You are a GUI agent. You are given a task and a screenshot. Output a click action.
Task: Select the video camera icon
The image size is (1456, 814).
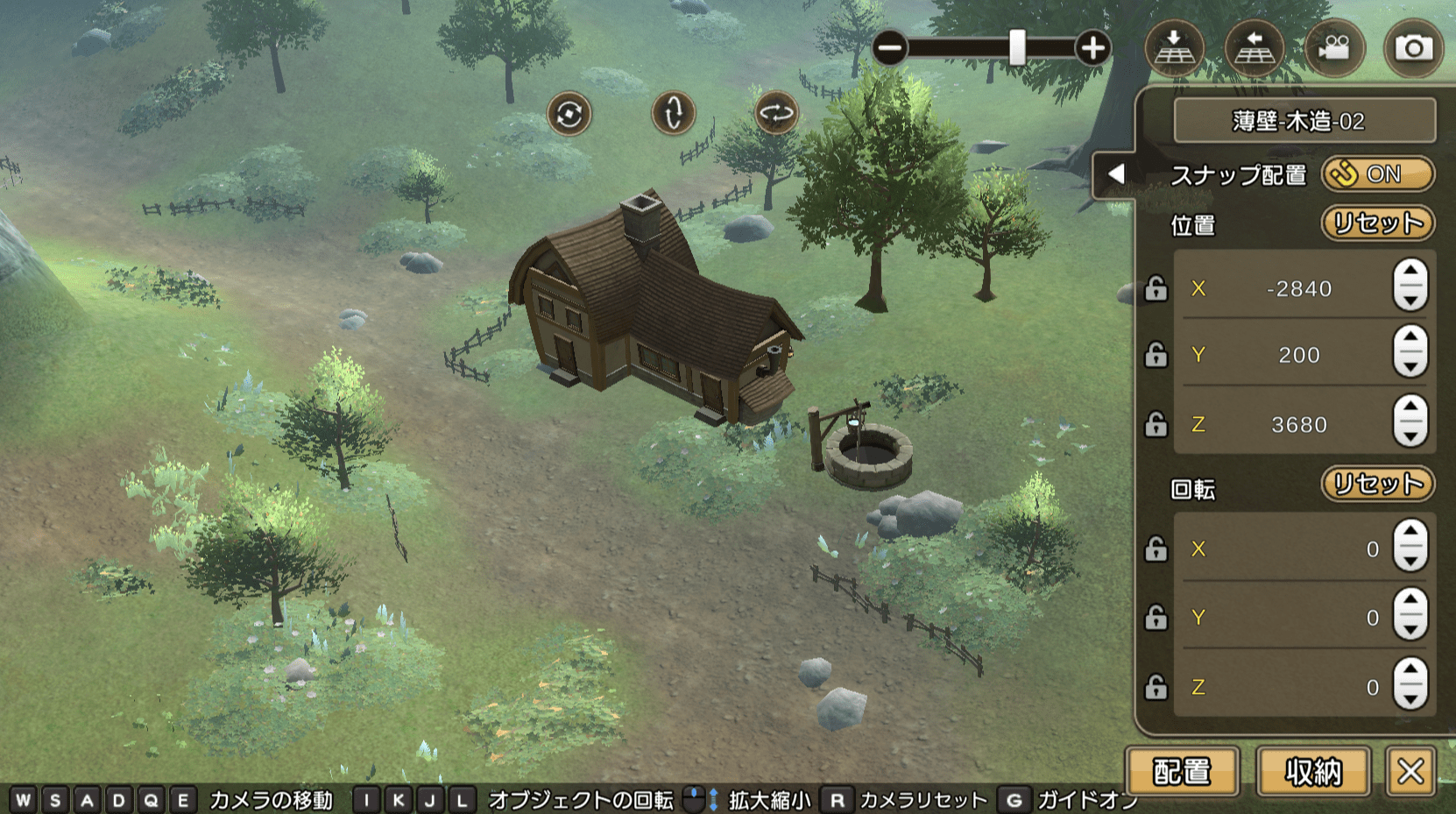pos(1333,48)
